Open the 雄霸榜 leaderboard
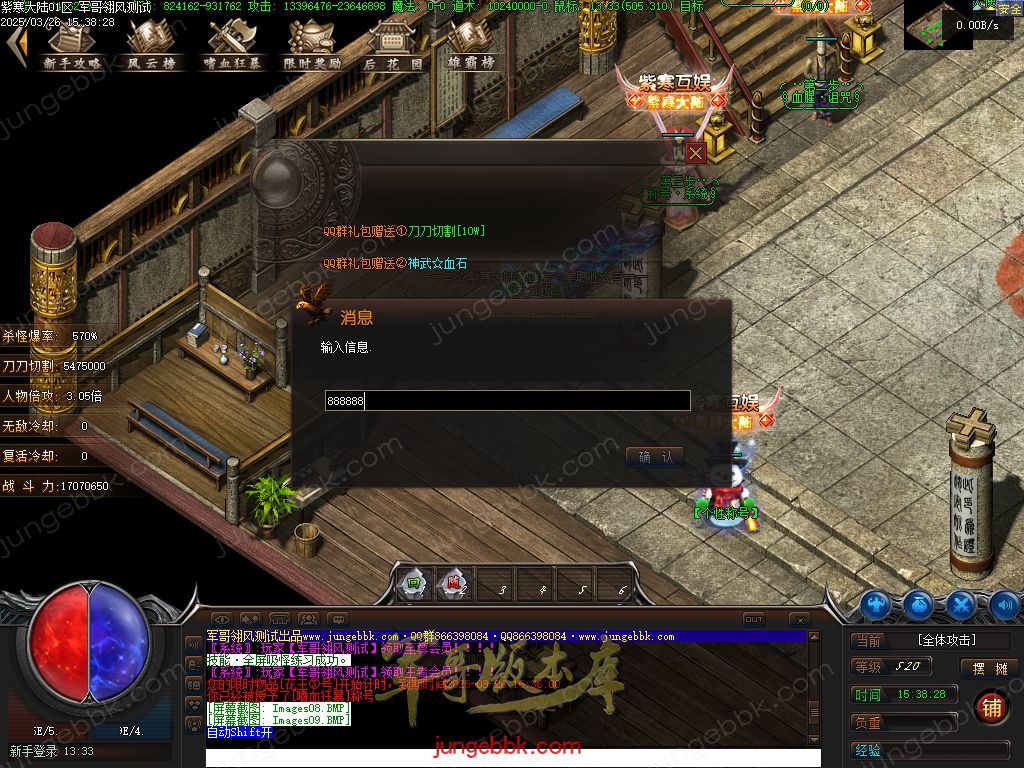The image size is (1024, 768). coord(472,45)
